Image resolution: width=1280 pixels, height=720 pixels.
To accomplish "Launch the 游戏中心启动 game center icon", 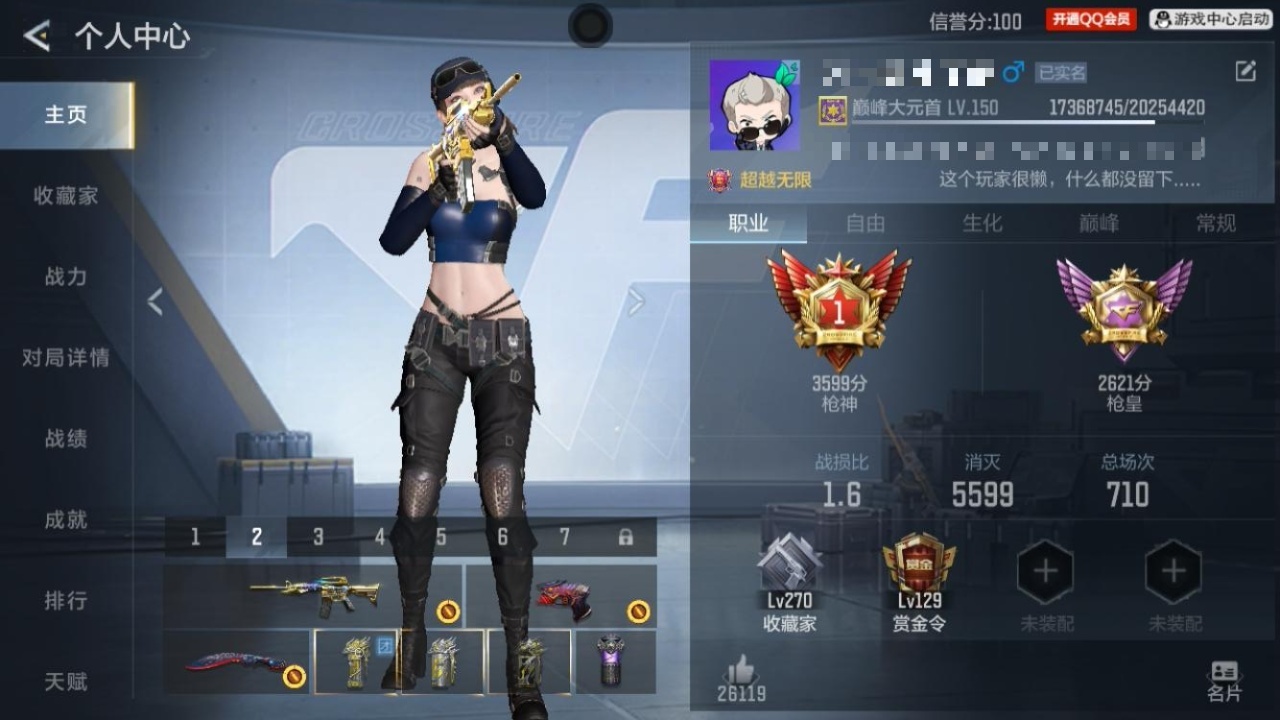I will click(x=1210, y=18).
